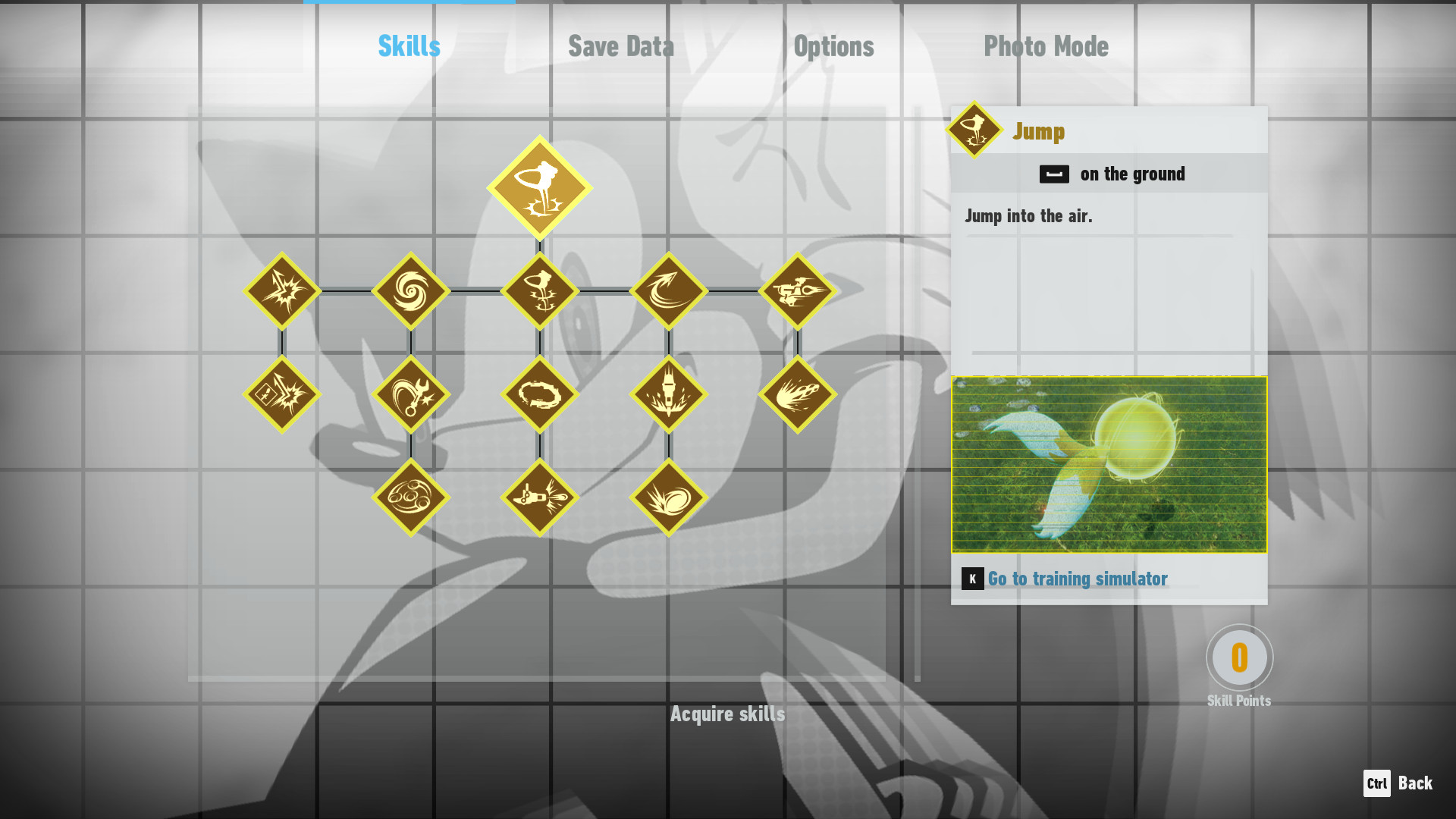Select the impact burst skill at top left

click(x=281, y=290)
